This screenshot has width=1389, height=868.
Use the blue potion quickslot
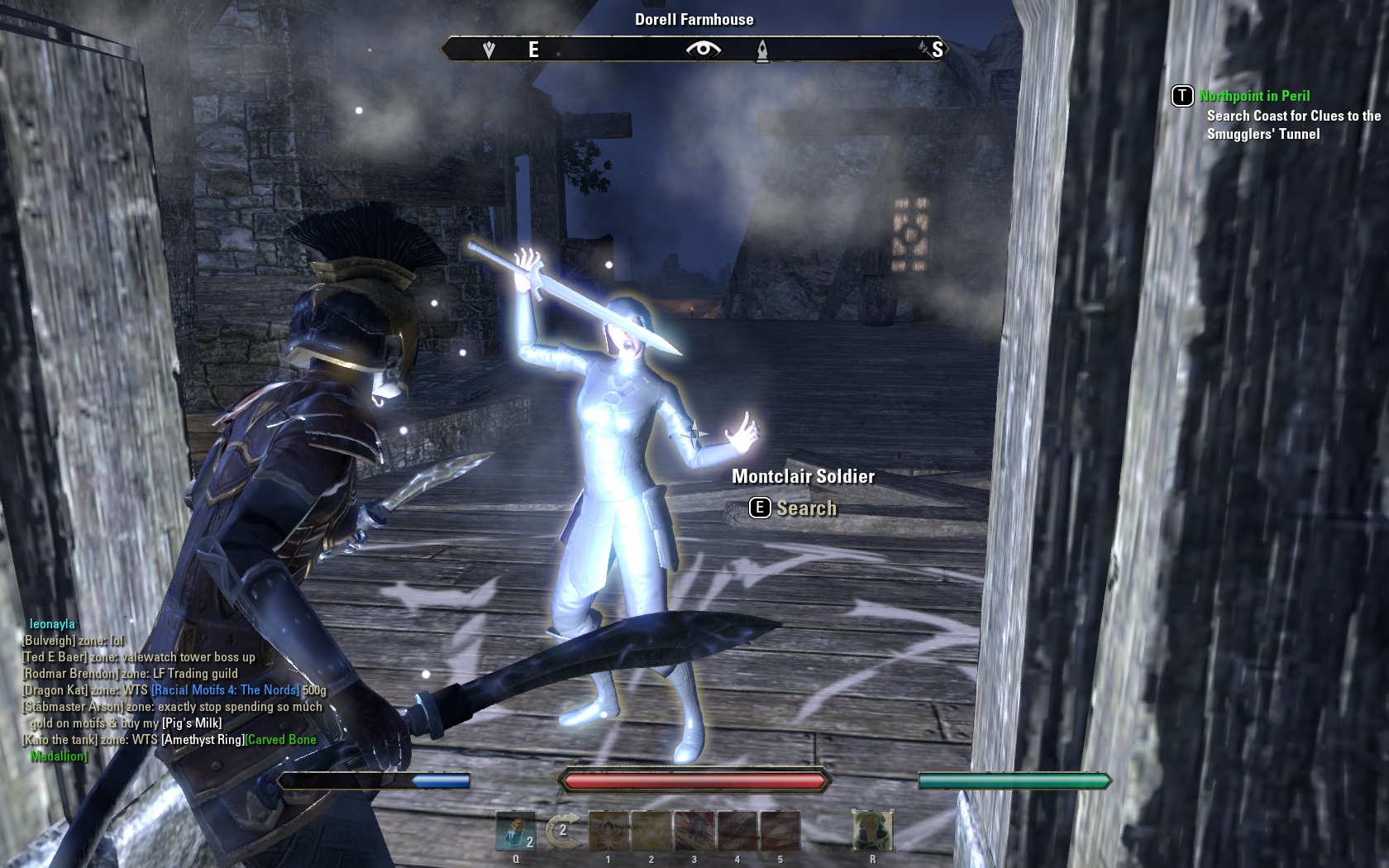[x=516, y=831]
